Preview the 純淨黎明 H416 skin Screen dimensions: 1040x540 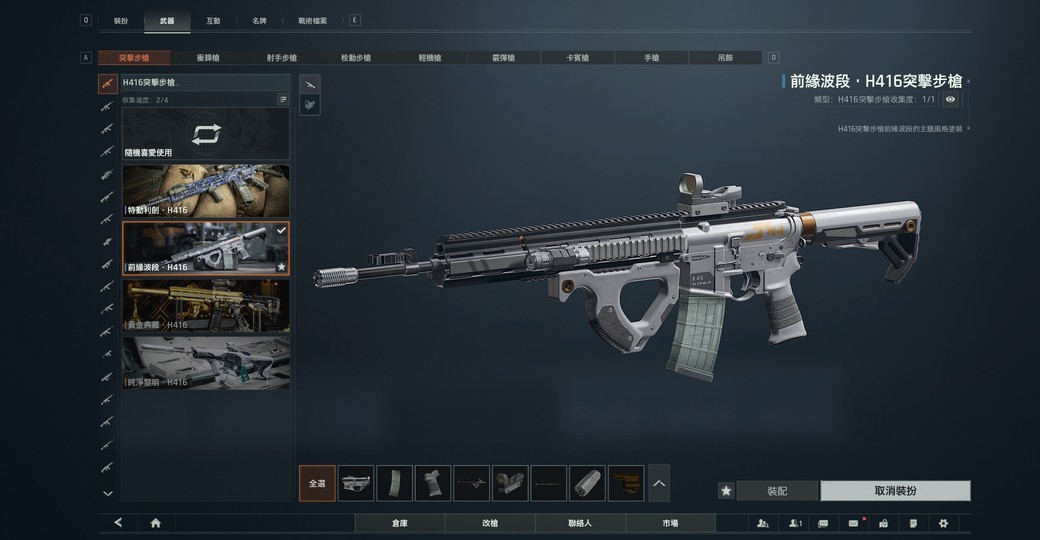(206, 362)
